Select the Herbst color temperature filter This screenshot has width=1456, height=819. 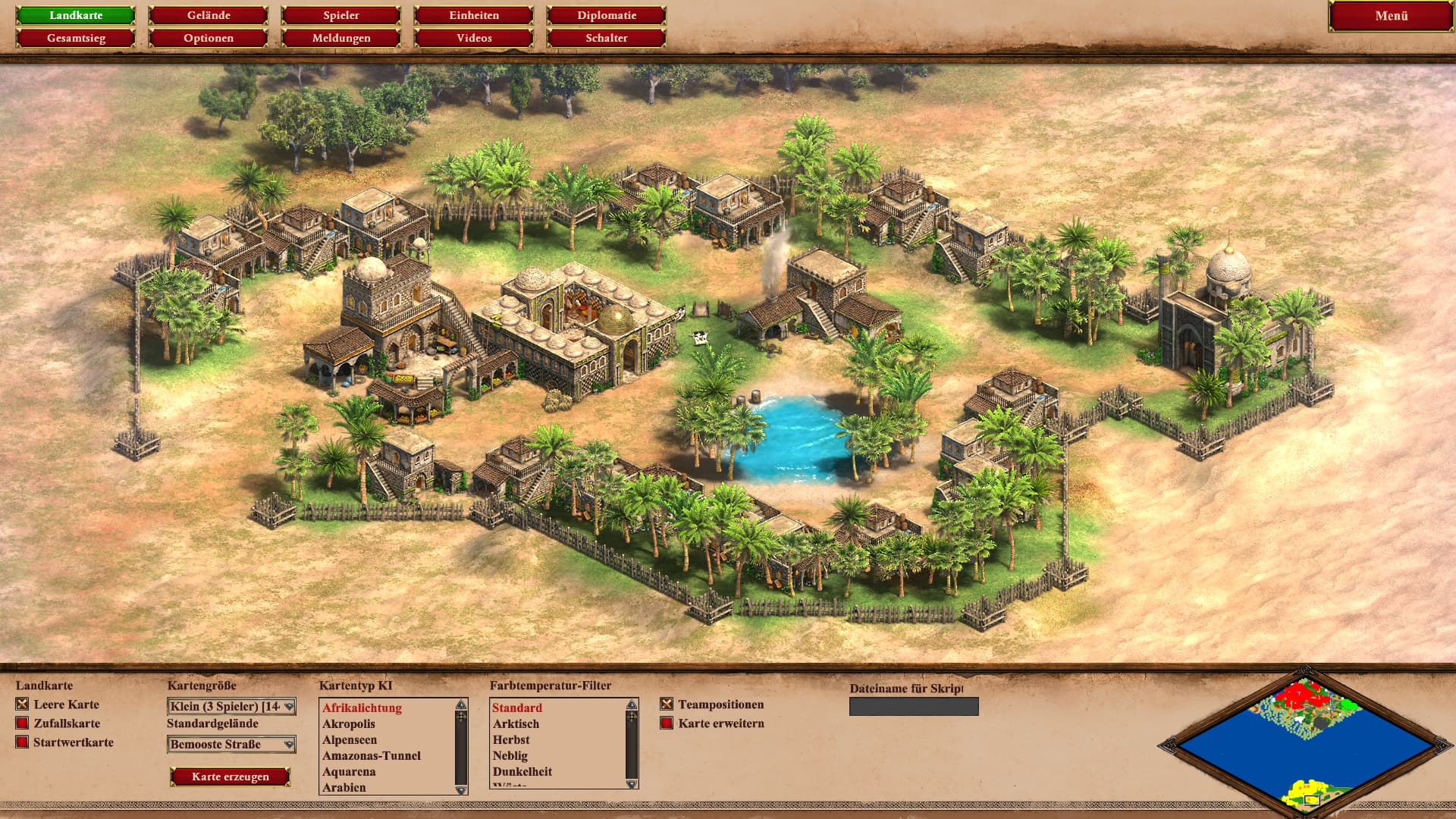[x=511, y=740]
